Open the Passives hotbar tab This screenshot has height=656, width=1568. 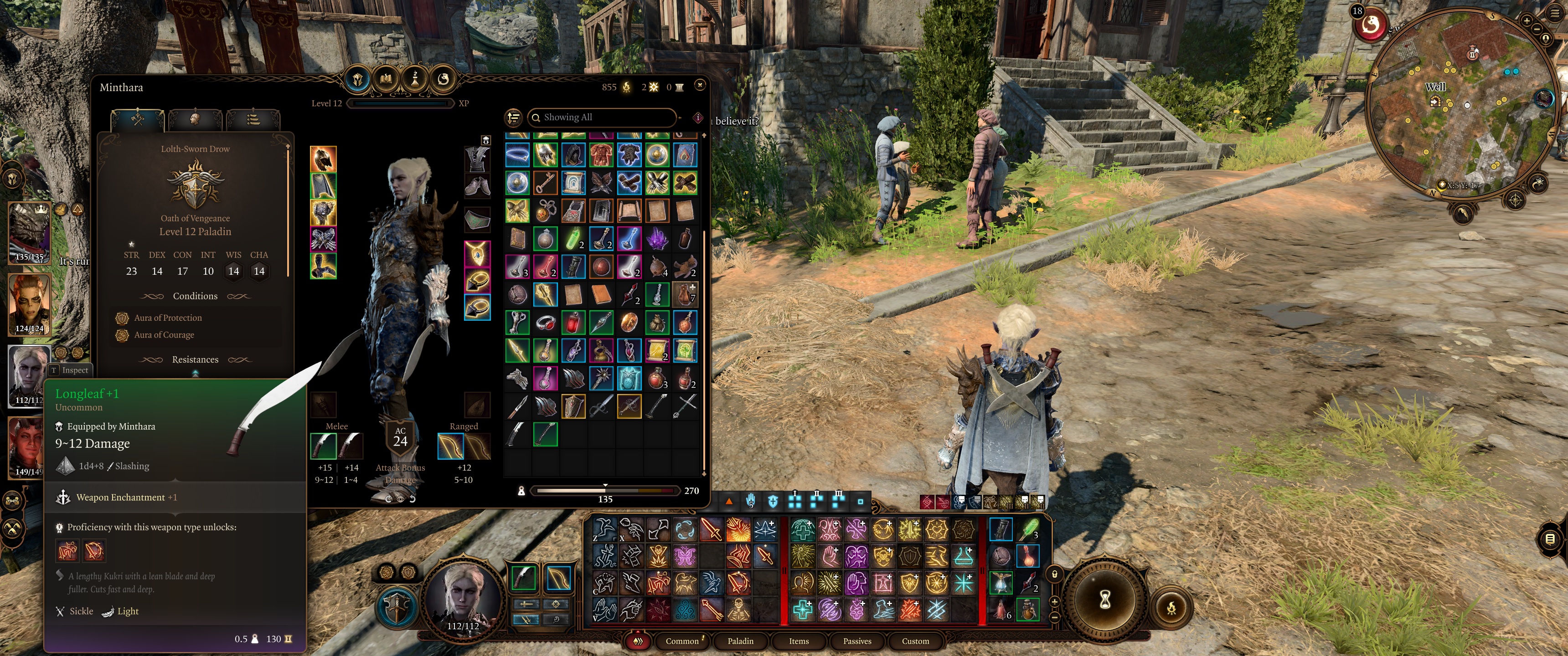pos(857,641)
